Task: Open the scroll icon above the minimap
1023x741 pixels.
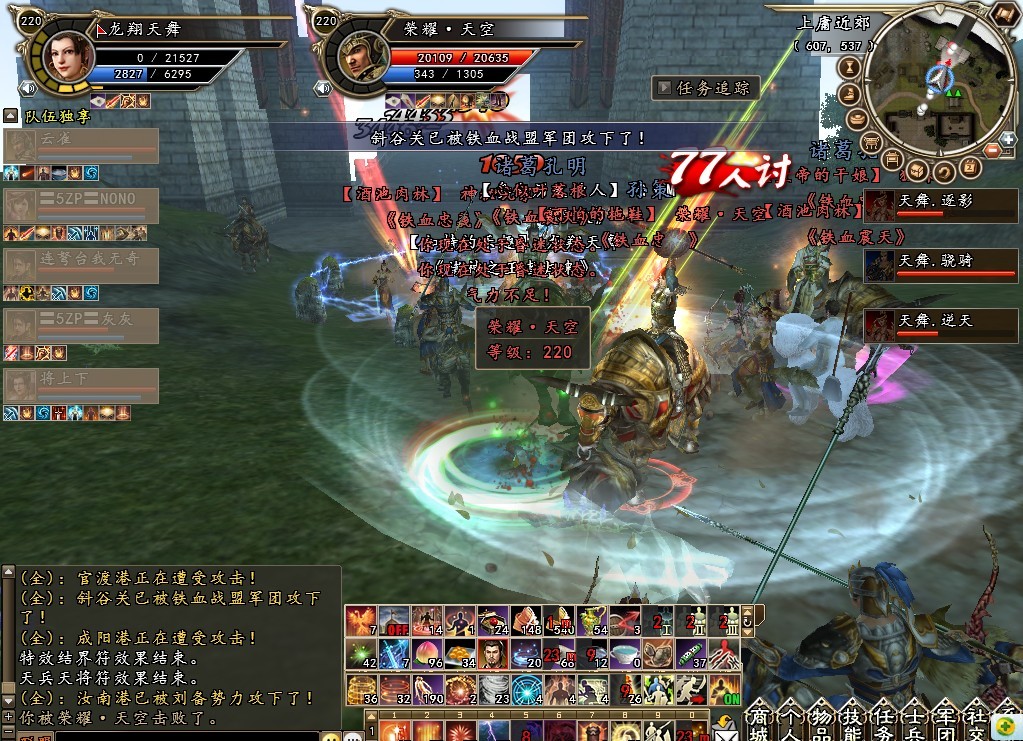Action: point(1004,13)
